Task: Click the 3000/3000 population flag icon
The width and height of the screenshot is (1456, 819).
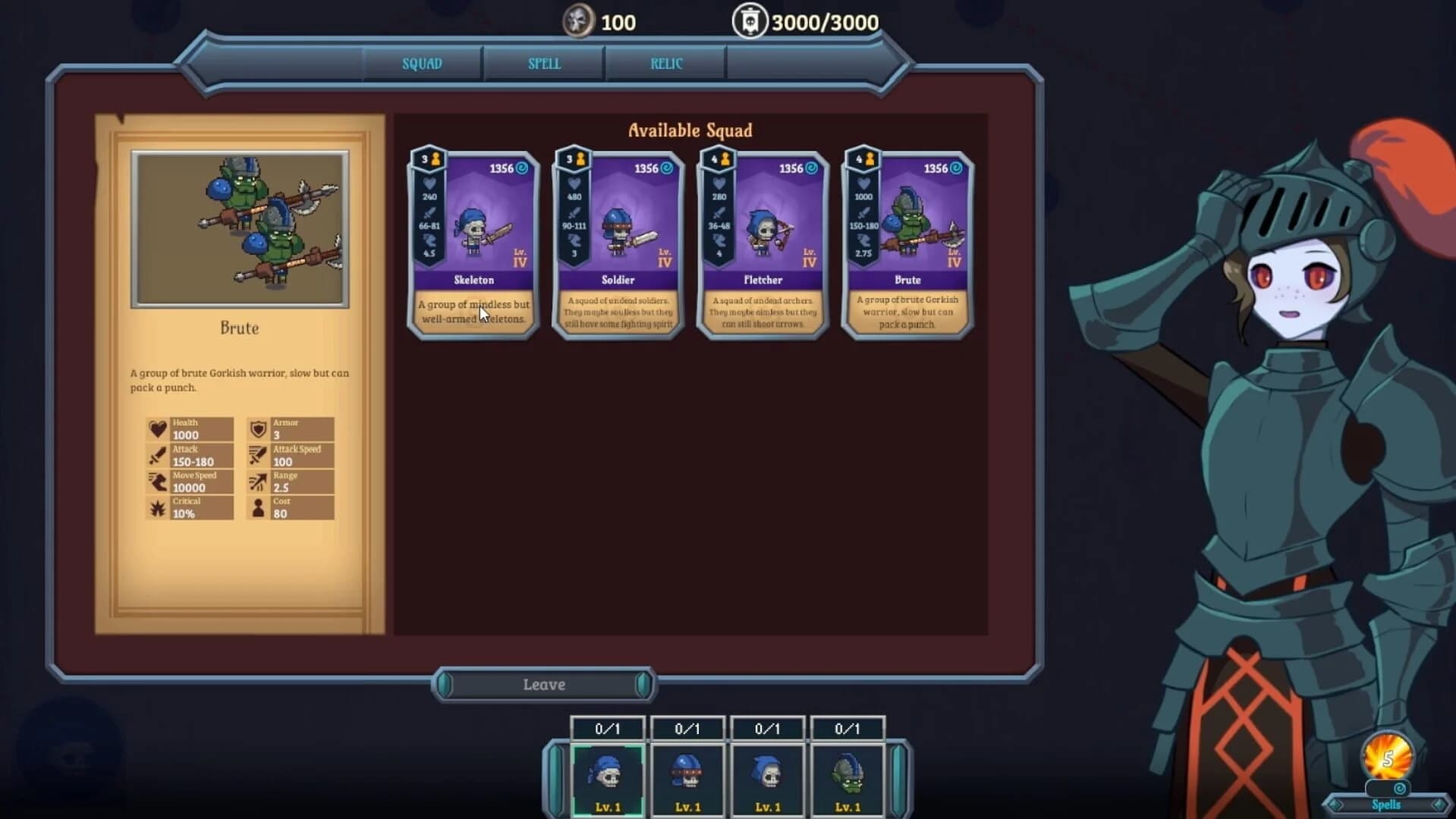Action: coord(750,20)
